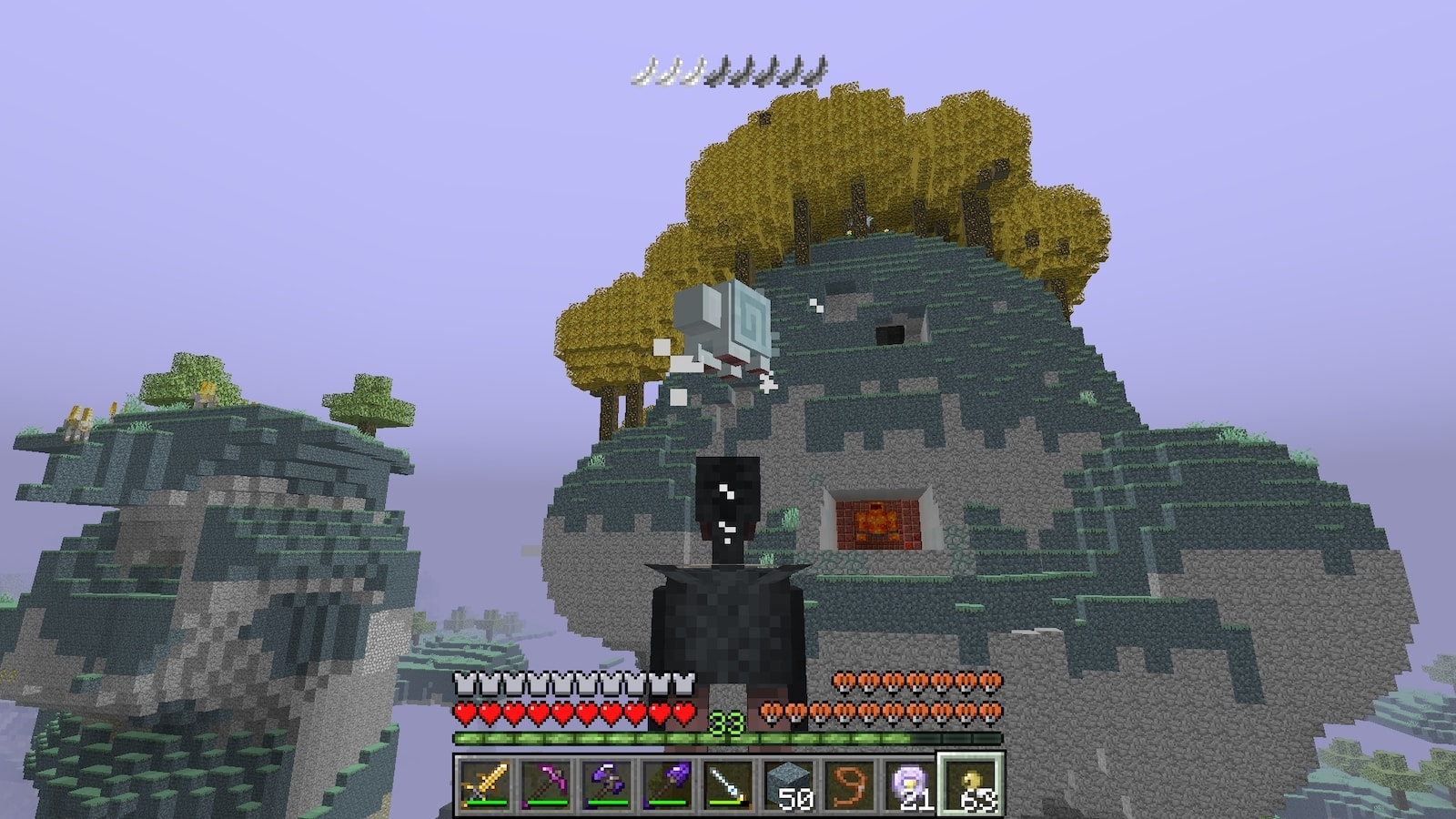Equip the white dart weapon slot
This screenshot has height=819, width=1456.
(x=729, y=784)
